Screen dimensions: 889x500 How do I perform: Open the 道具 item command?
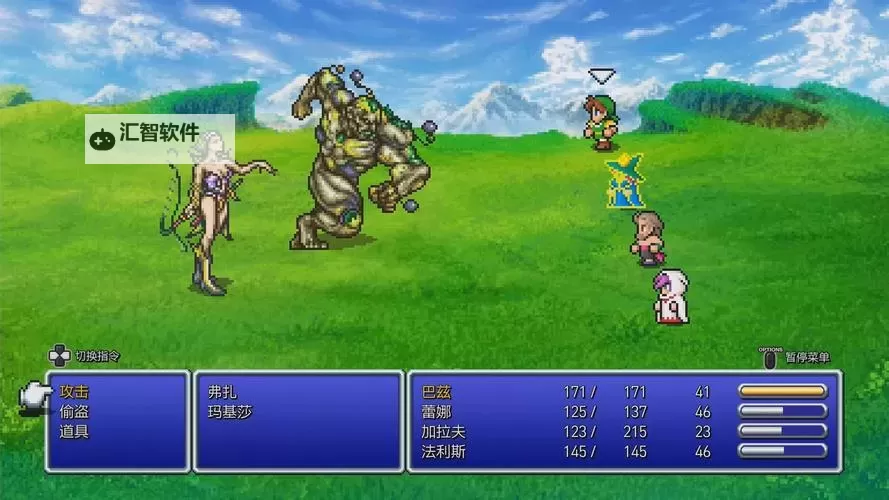coord(74,431)
